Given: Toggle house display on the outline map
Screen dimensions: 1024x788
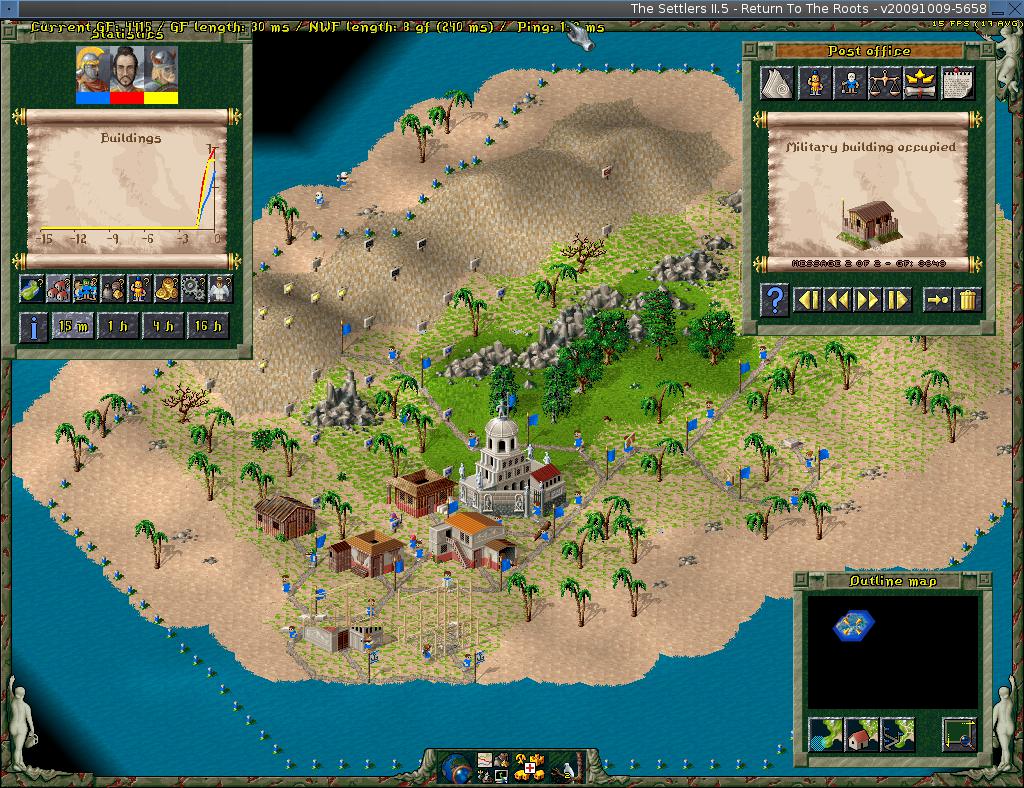Looking at the screenshot, I should click(x=861, y=735).
